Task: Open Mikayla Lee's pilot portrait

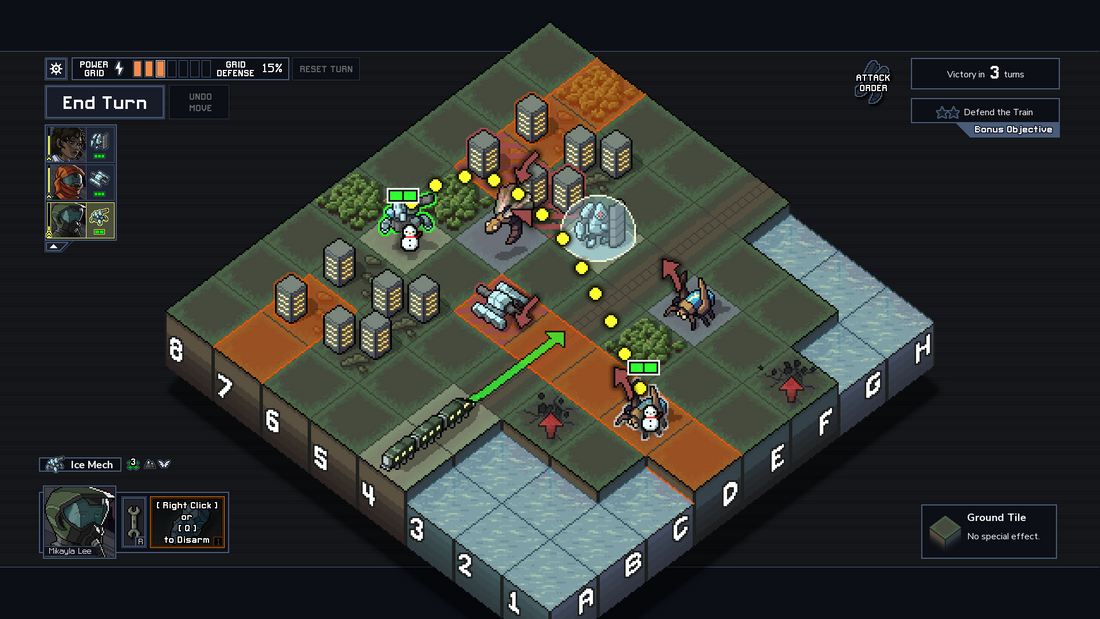Action: click(x=78, y=519)
